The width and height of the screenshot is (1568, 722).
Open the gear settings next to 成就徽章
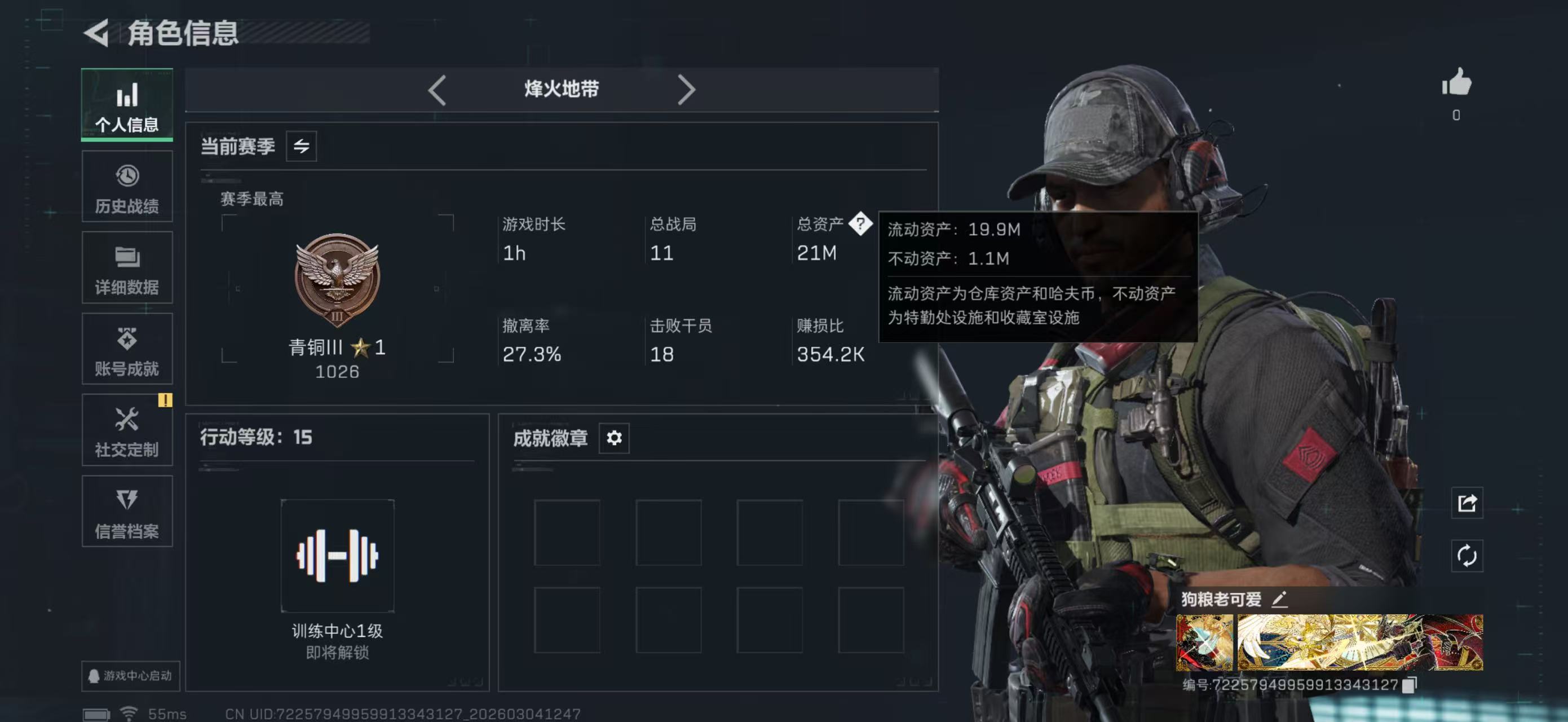point(614,438)
